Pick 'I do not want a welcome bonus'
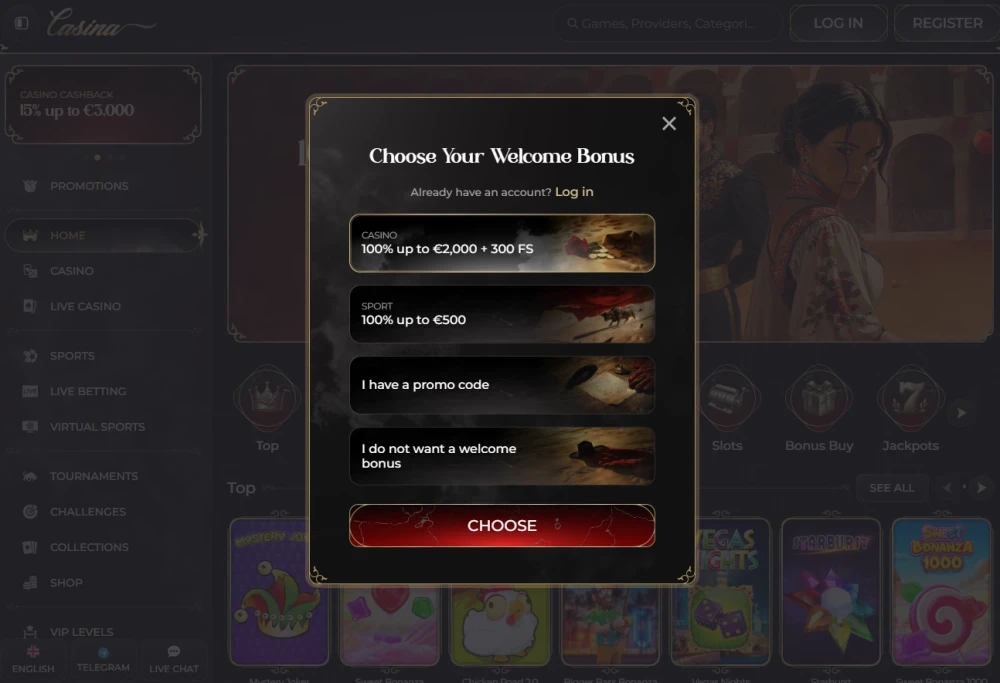The image size is (1000, 683). coord(502,456)
